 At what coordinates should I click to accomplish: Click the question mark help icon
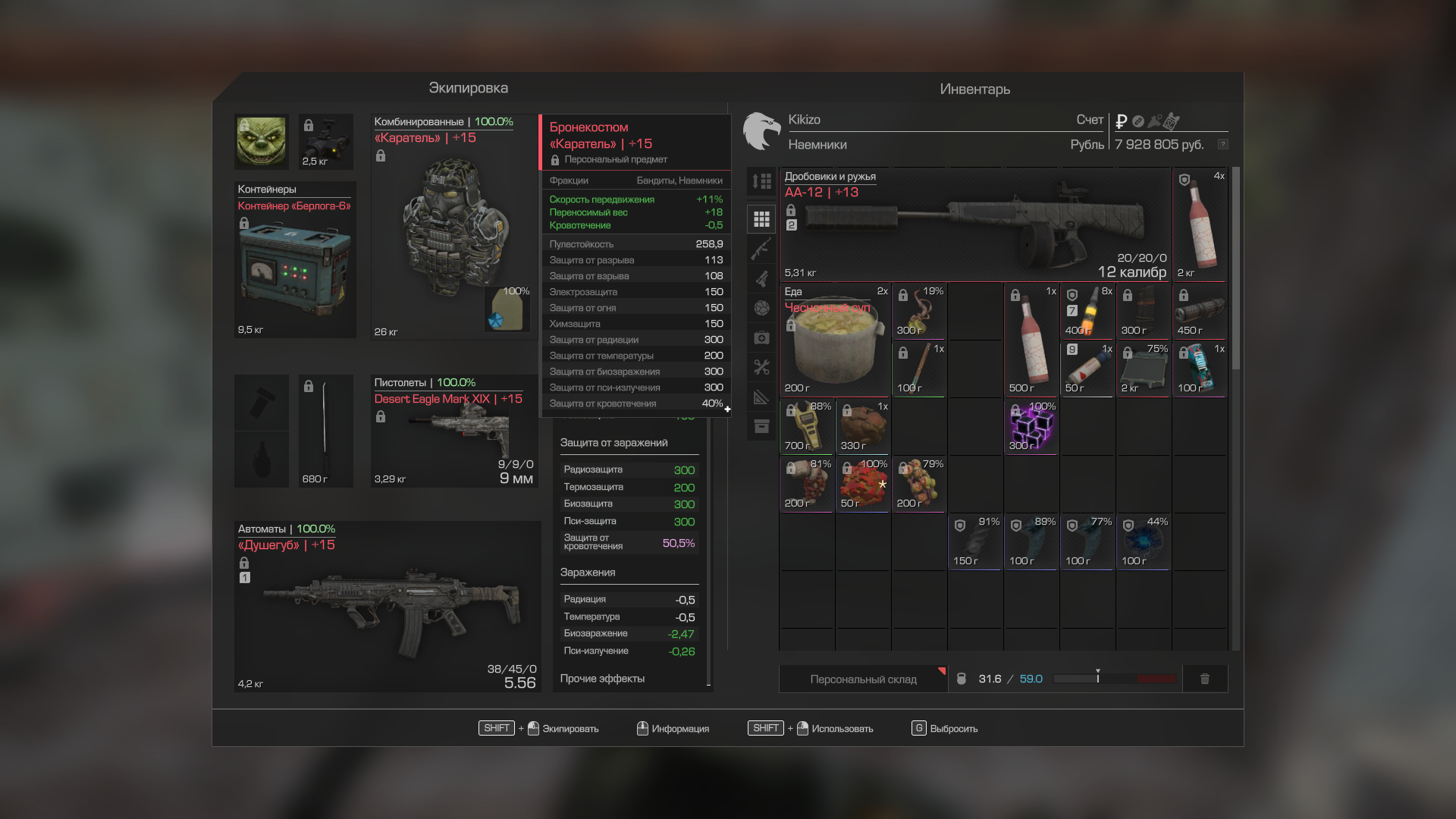coord(1222,144)
